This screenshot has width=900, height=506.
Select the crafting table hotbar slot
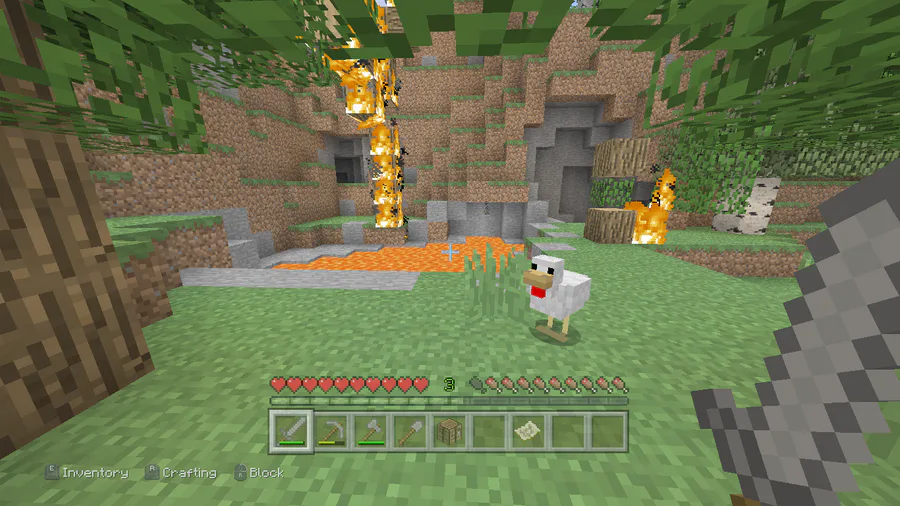(448, 431)
